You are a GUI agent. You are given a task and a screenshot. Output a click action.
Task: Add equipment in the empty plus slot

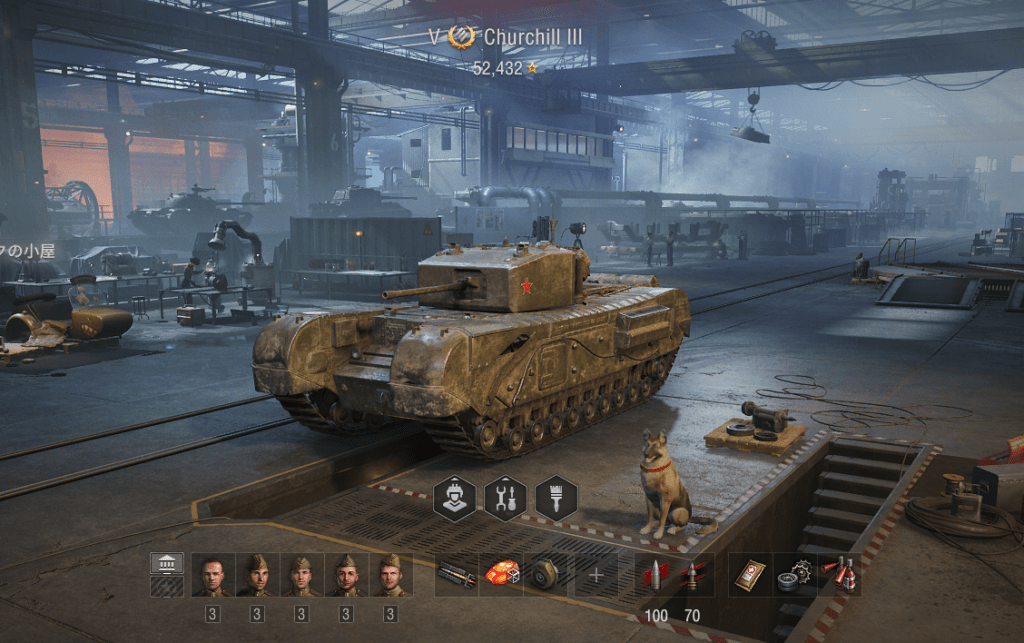[596, 575]
